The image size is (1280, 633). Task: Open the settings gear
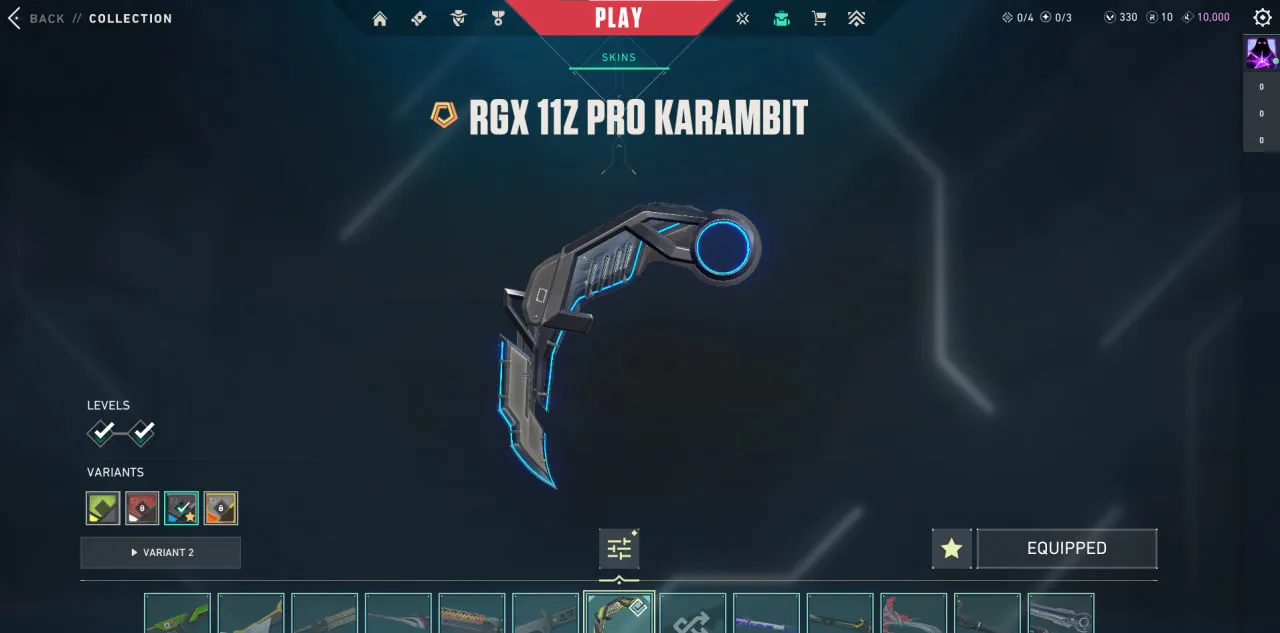pos(1262,17)
